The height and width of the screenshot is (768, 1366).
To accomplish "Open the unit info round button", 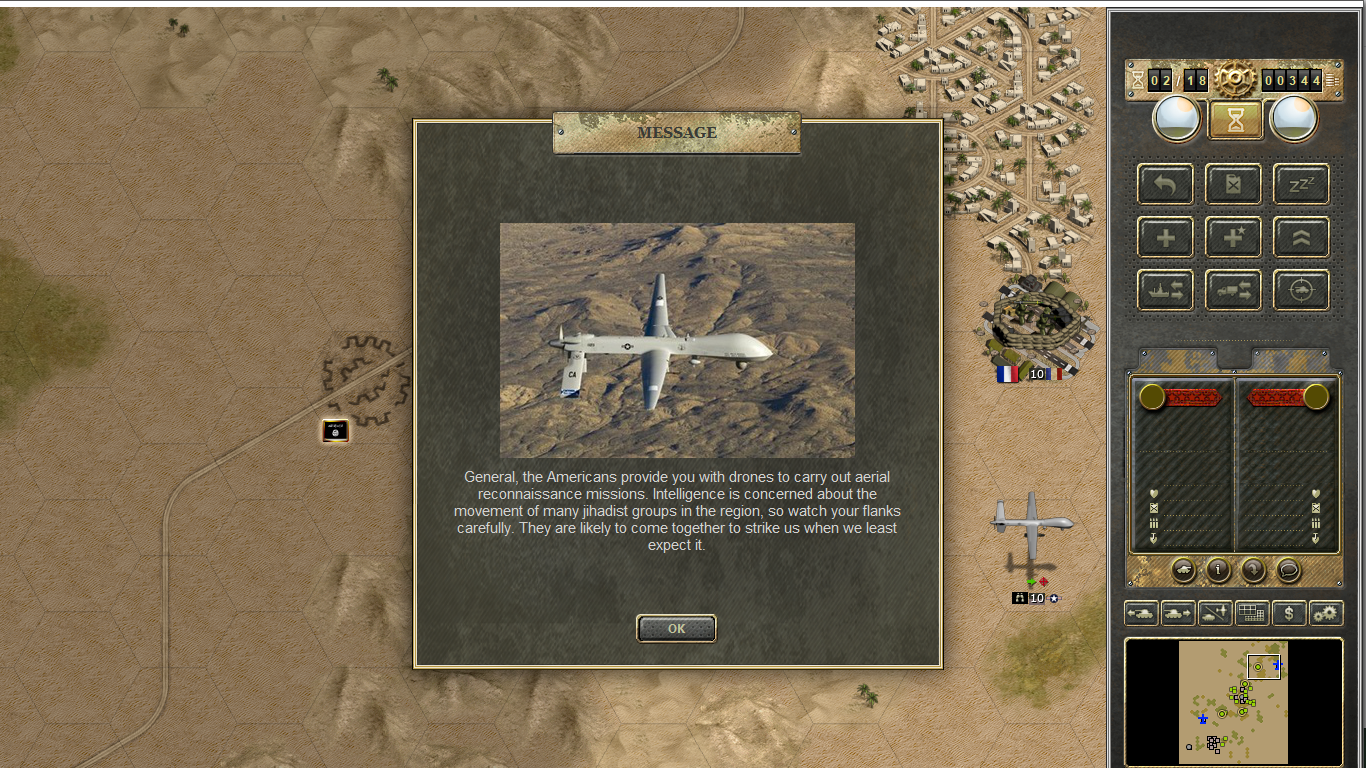I will click(1218, 570).
